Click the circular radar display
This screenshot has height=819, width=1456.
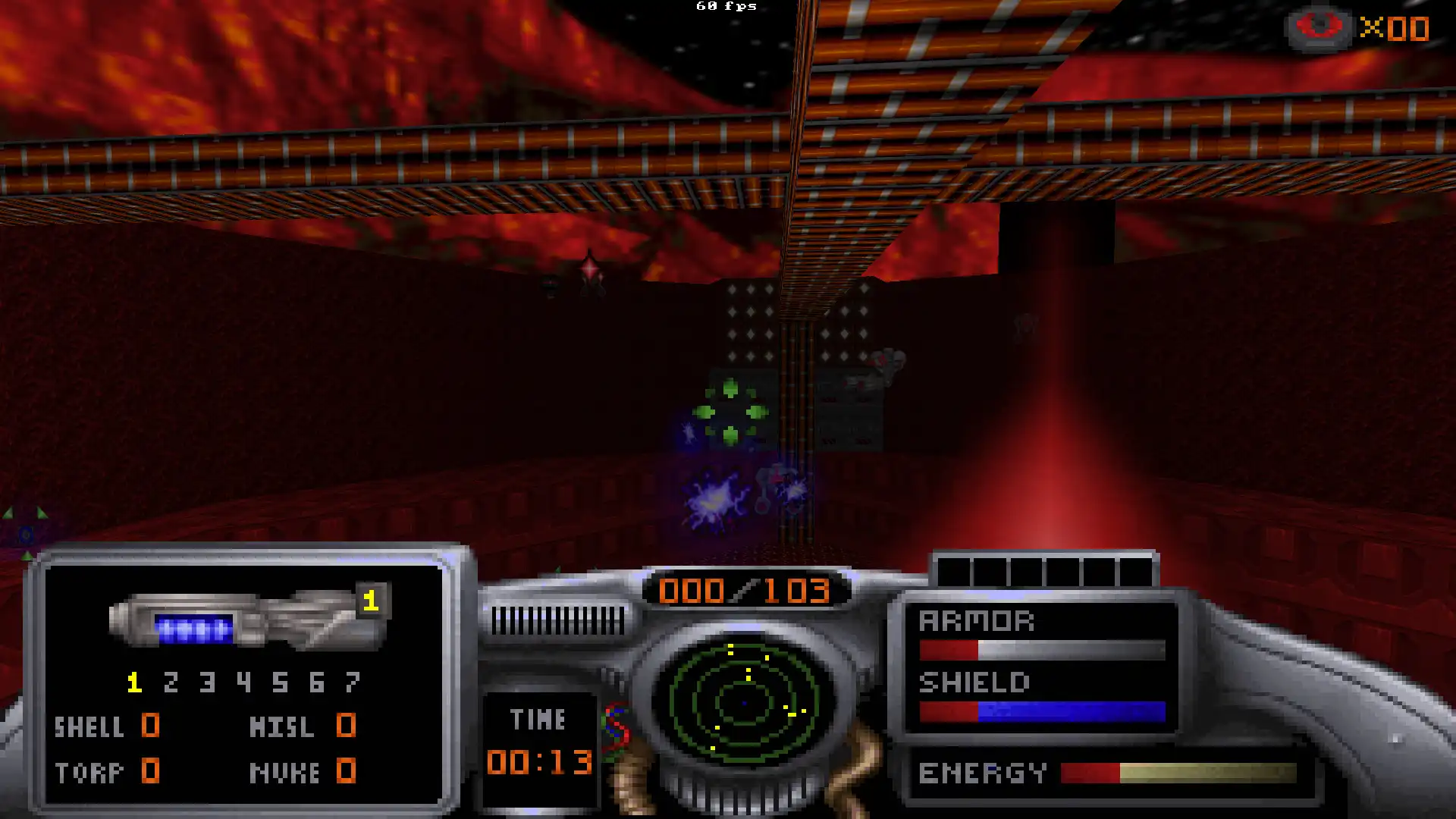pyautogui.click(x=745, y=702)
